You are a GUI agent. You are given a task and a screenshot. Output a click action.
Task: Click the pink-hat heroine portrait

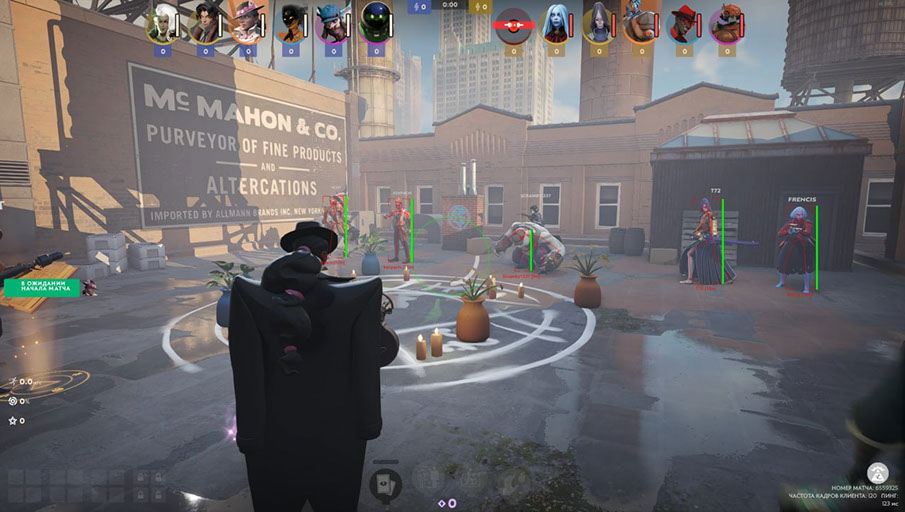(x=247, y=22)
